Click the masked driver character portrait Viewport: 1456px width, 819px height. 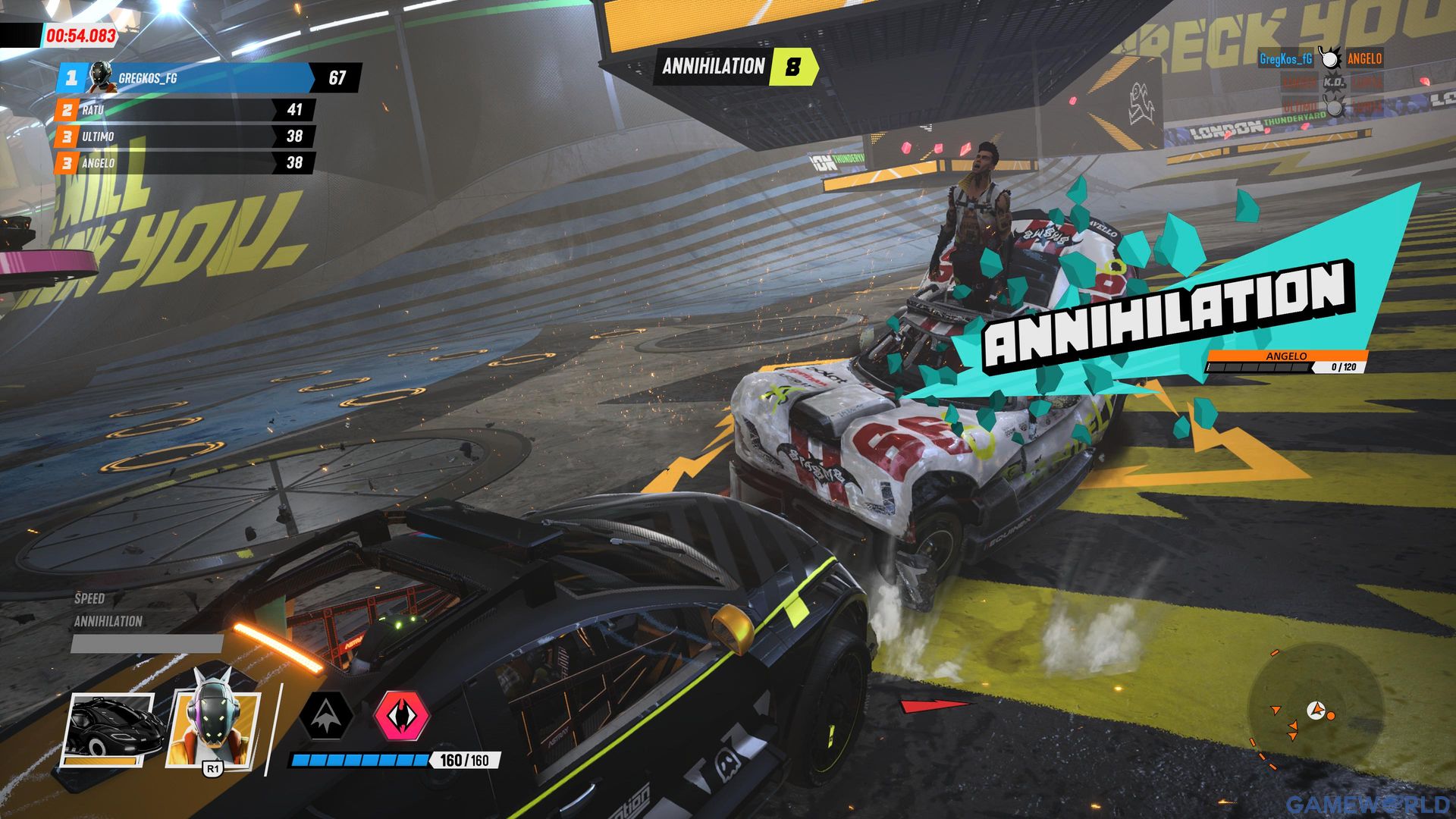tap(213, 726)
